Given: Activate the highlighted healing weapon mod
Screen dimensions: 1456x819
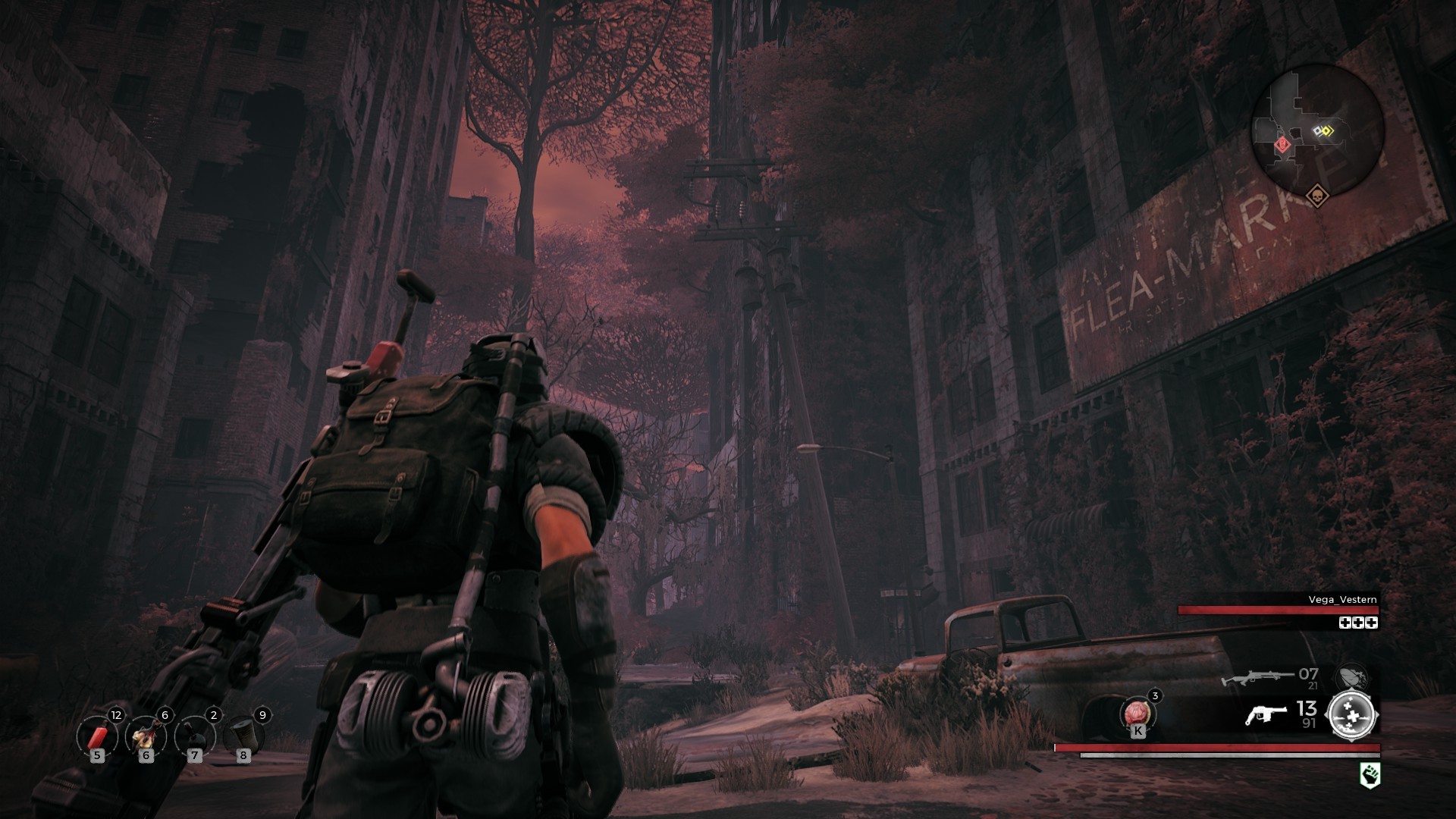Looking at the screenshot, I should [x=1352, y=714].
